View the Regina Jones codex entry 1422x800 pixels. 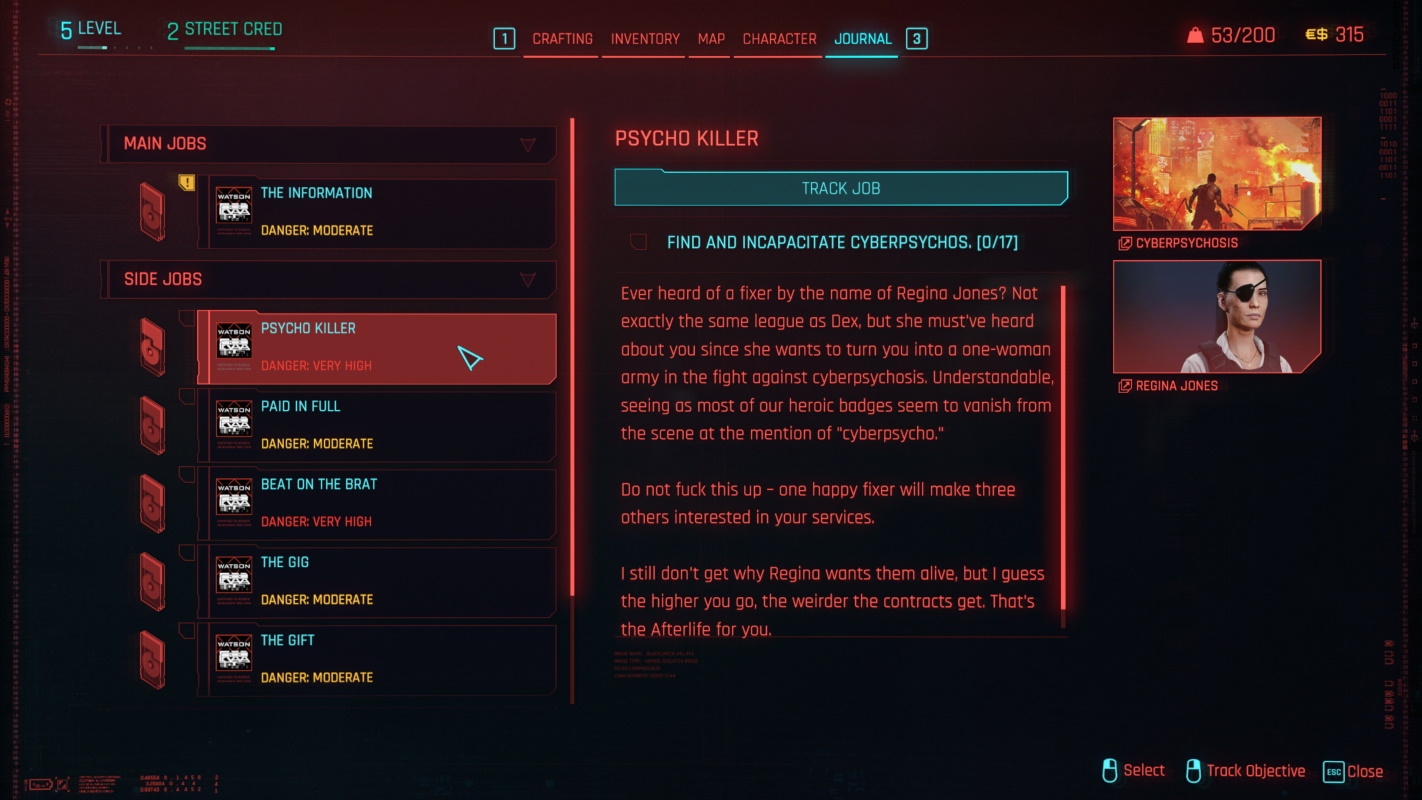[1216, 316]
